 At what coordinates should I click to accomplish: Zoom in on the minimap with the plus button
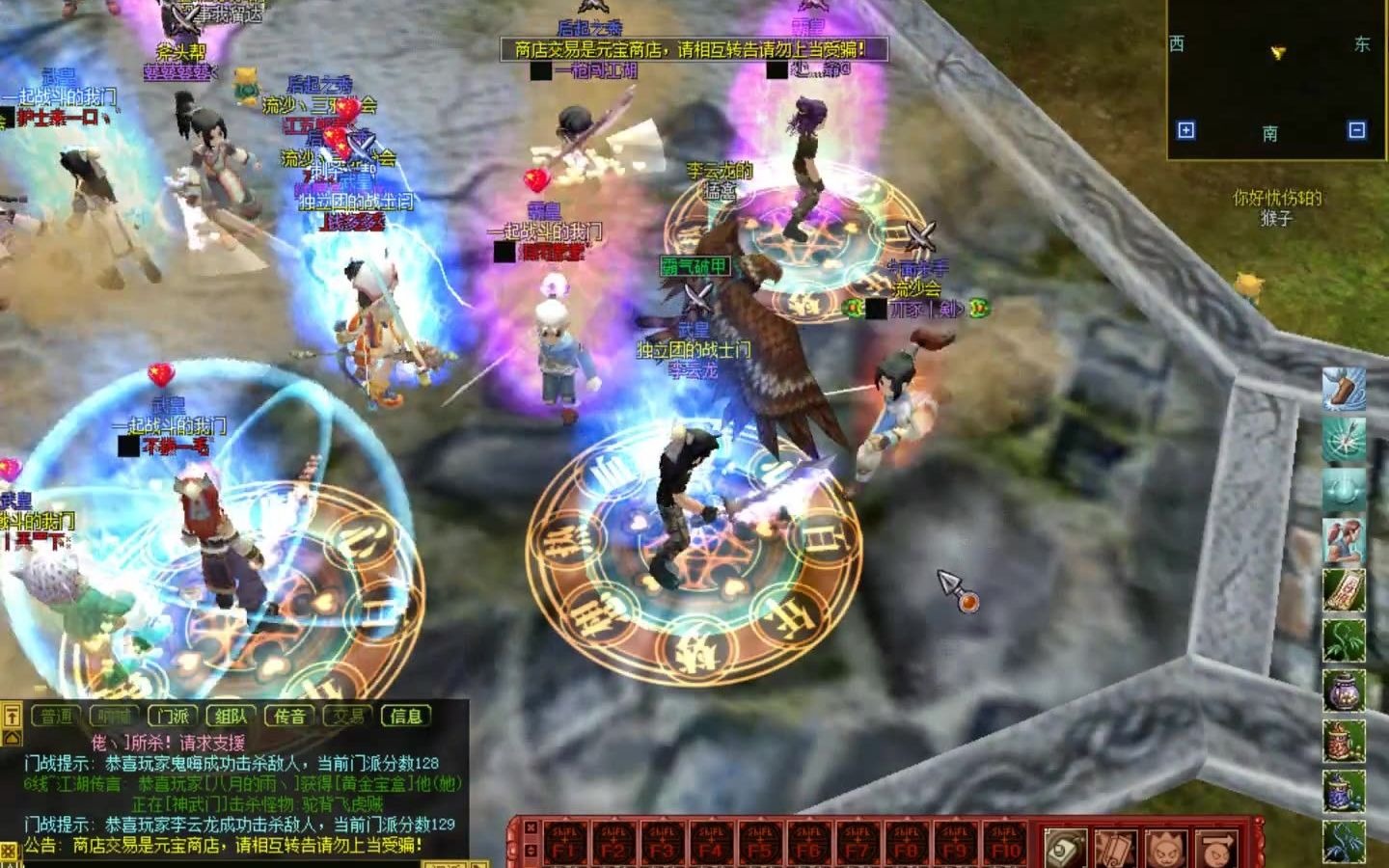1185,131
